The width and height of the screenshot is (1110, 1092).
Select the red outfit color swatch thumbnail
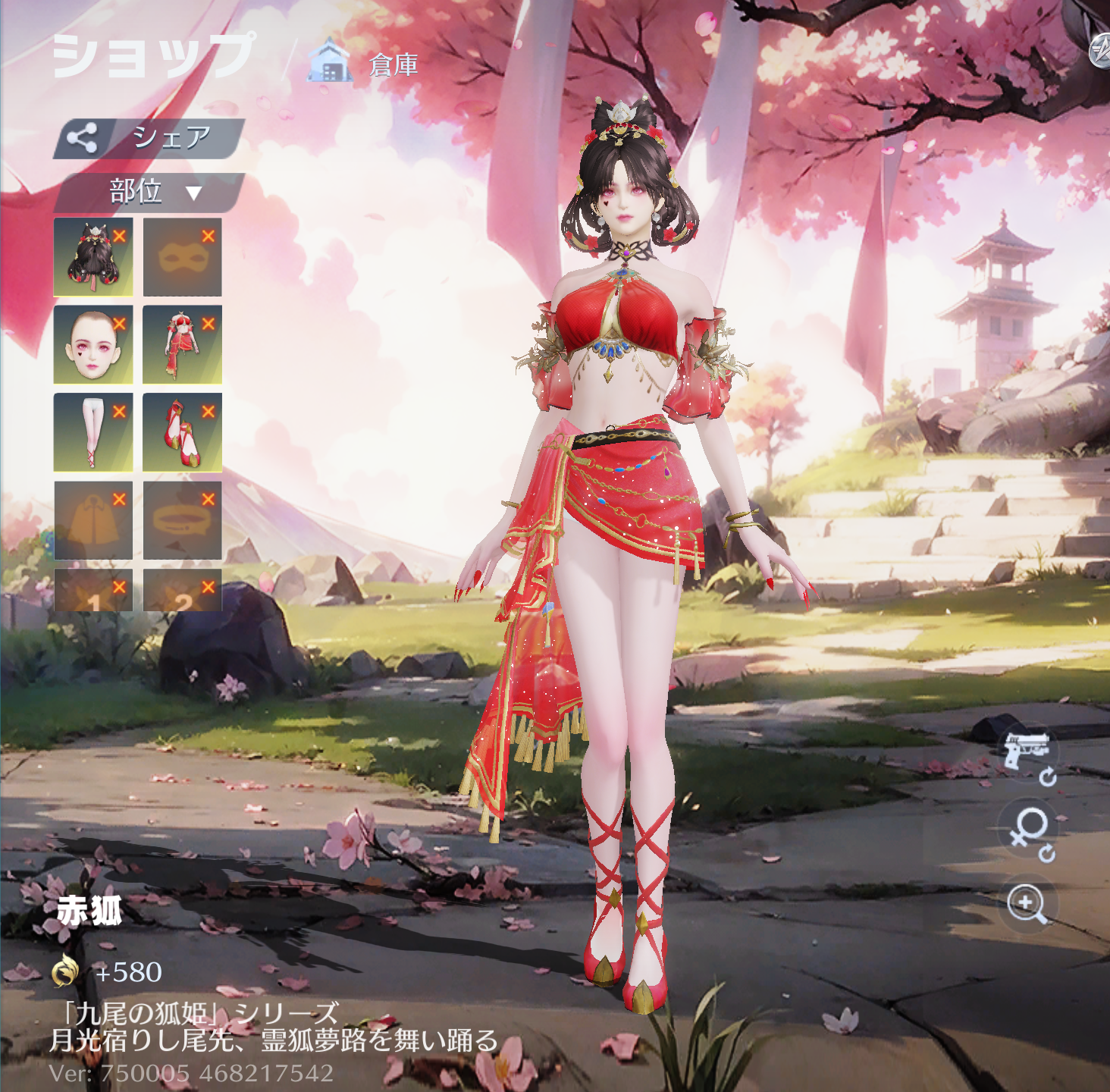tap(183, 344)
